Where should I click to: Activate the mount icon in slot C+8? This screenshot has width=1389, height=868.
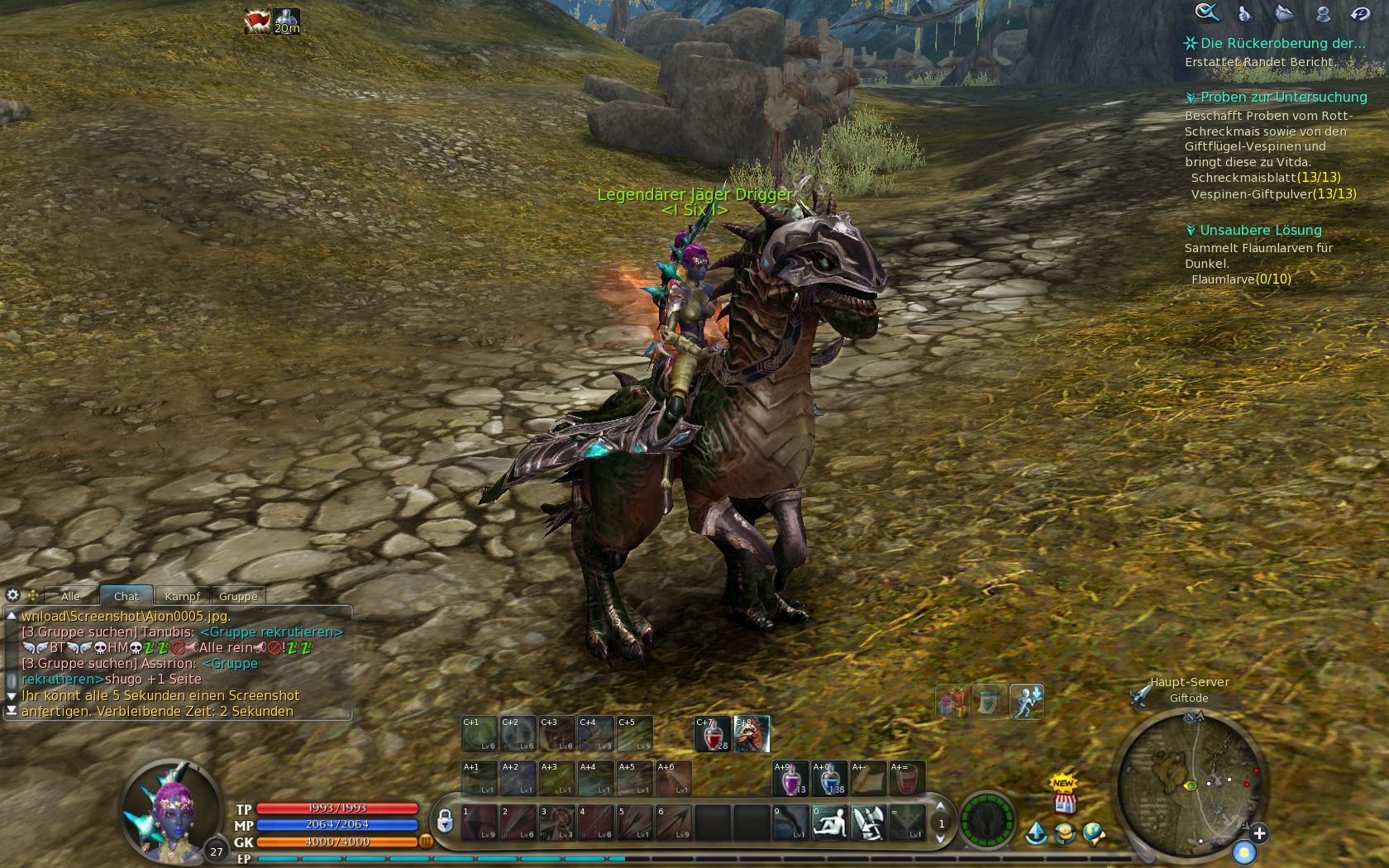pos(752,734)
